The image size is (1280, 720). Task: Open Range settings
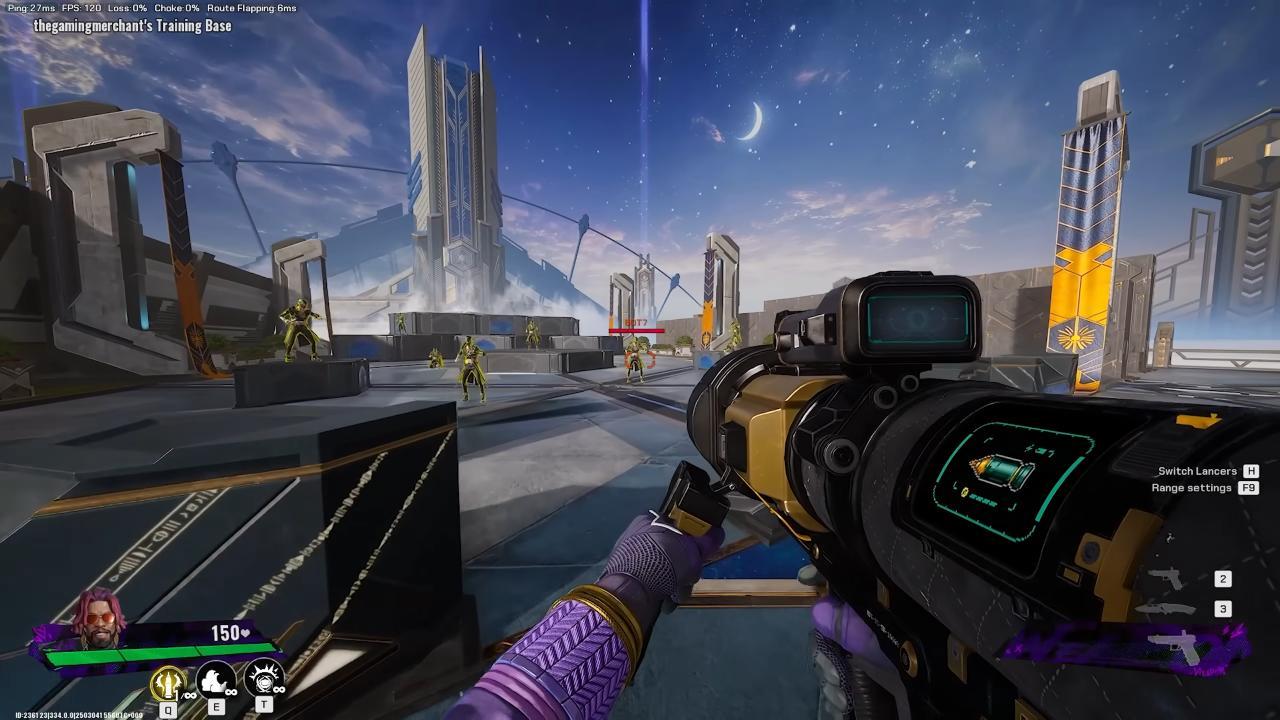(x=1191, y=488)
